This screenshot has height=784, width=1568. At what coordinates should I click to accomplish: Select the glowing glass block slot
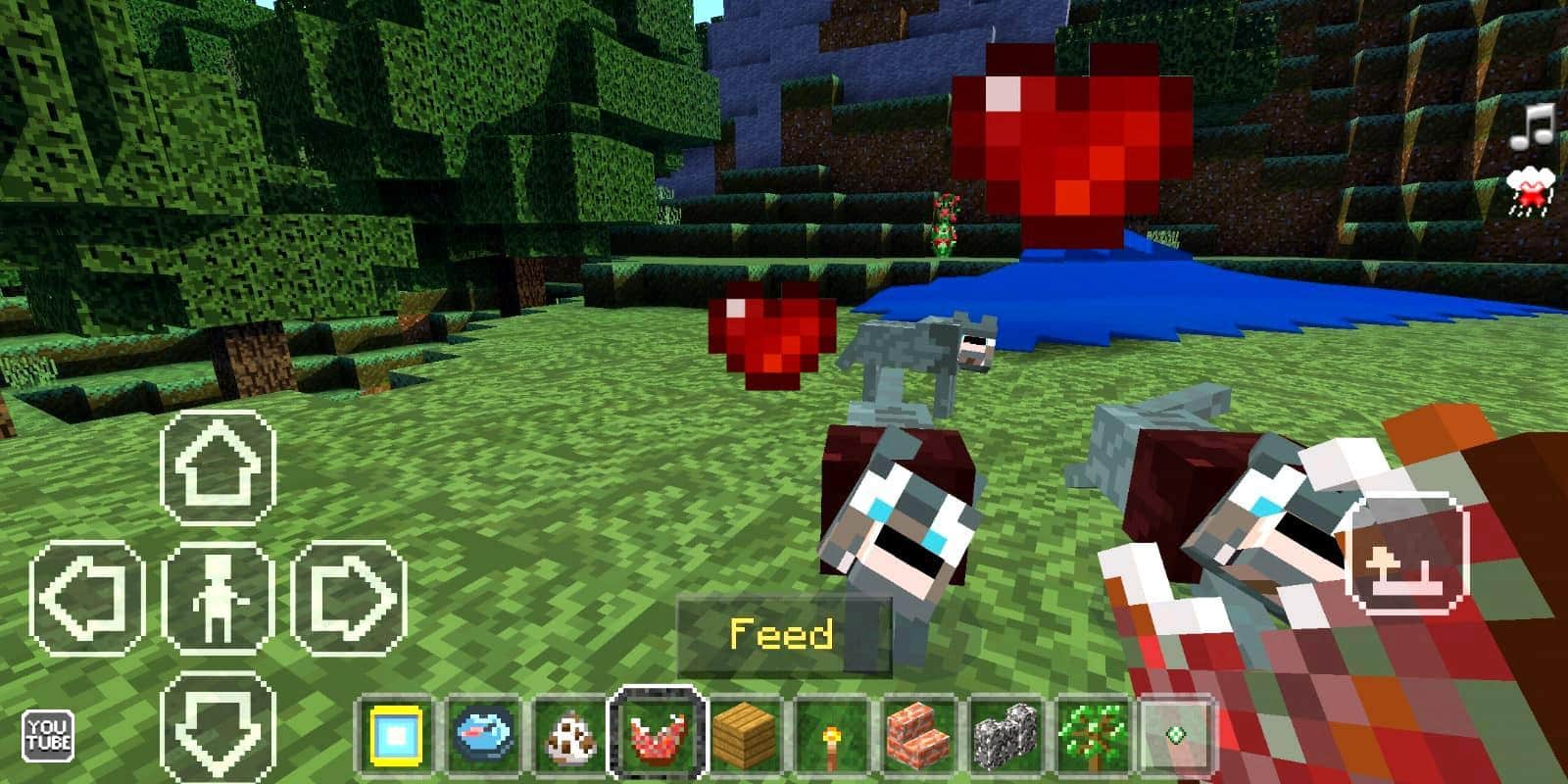(397, 735)
